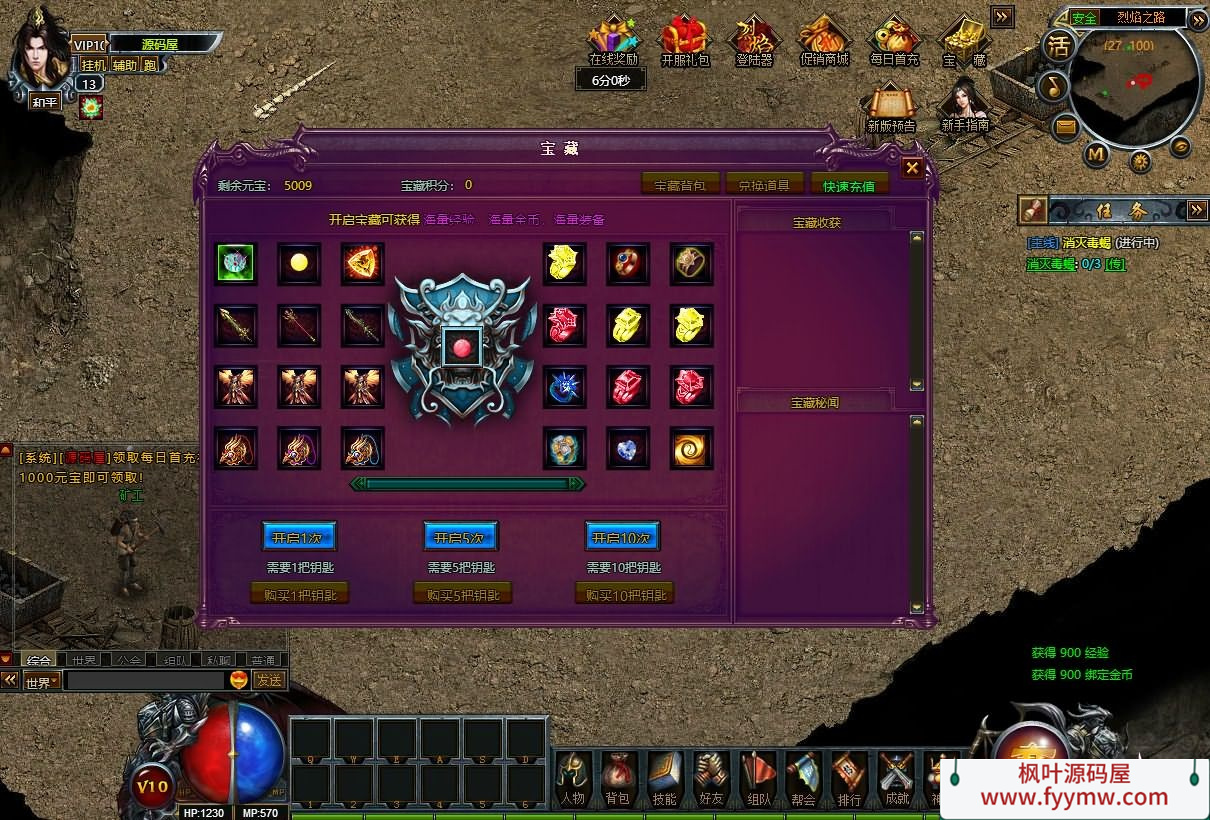Show the 技能 skills book
The height and width of the screenshot is (820, 1210).
[664, 779]
